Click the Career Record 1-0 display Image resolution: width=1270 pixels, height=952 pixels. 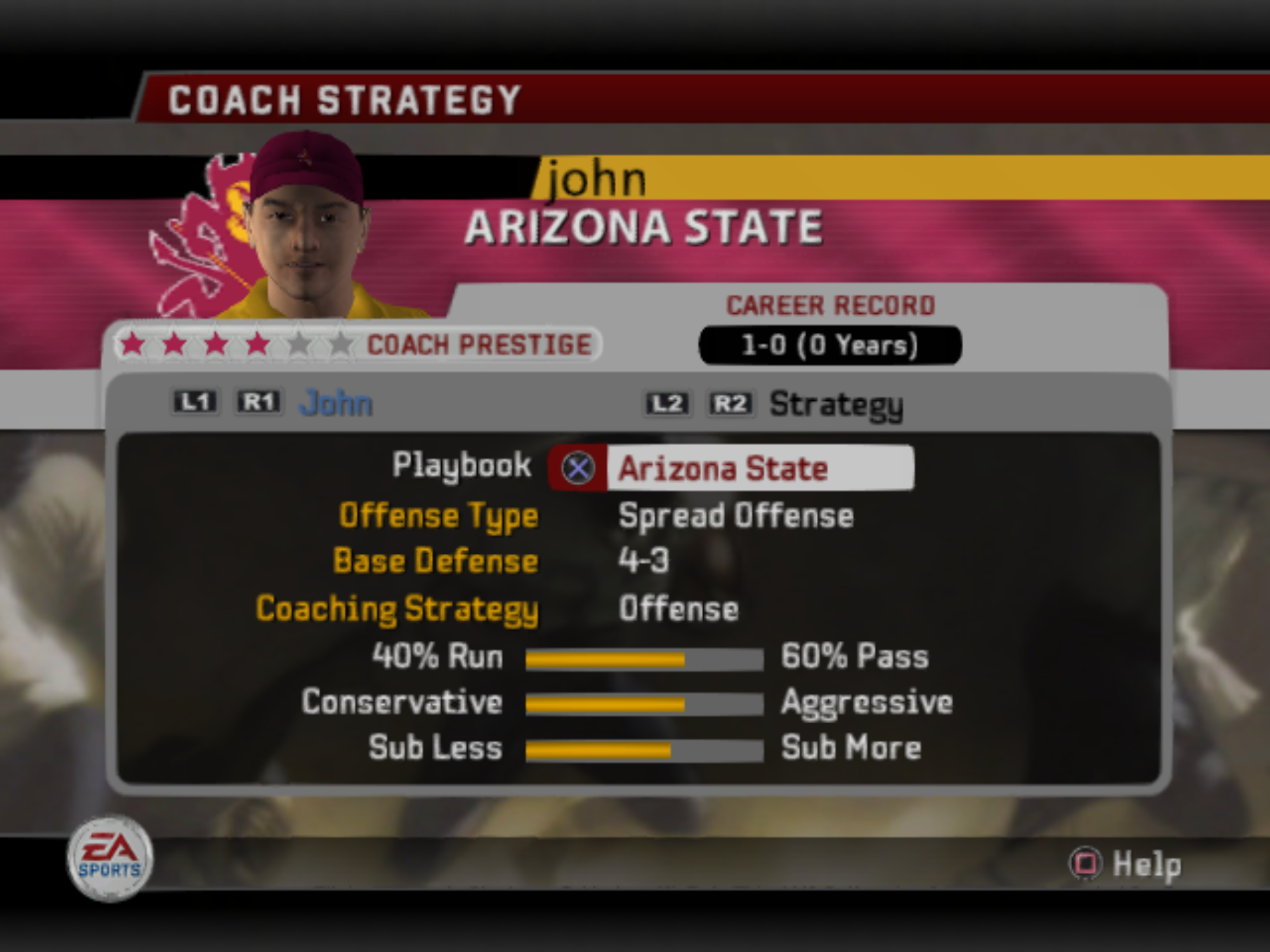point(829,344)
